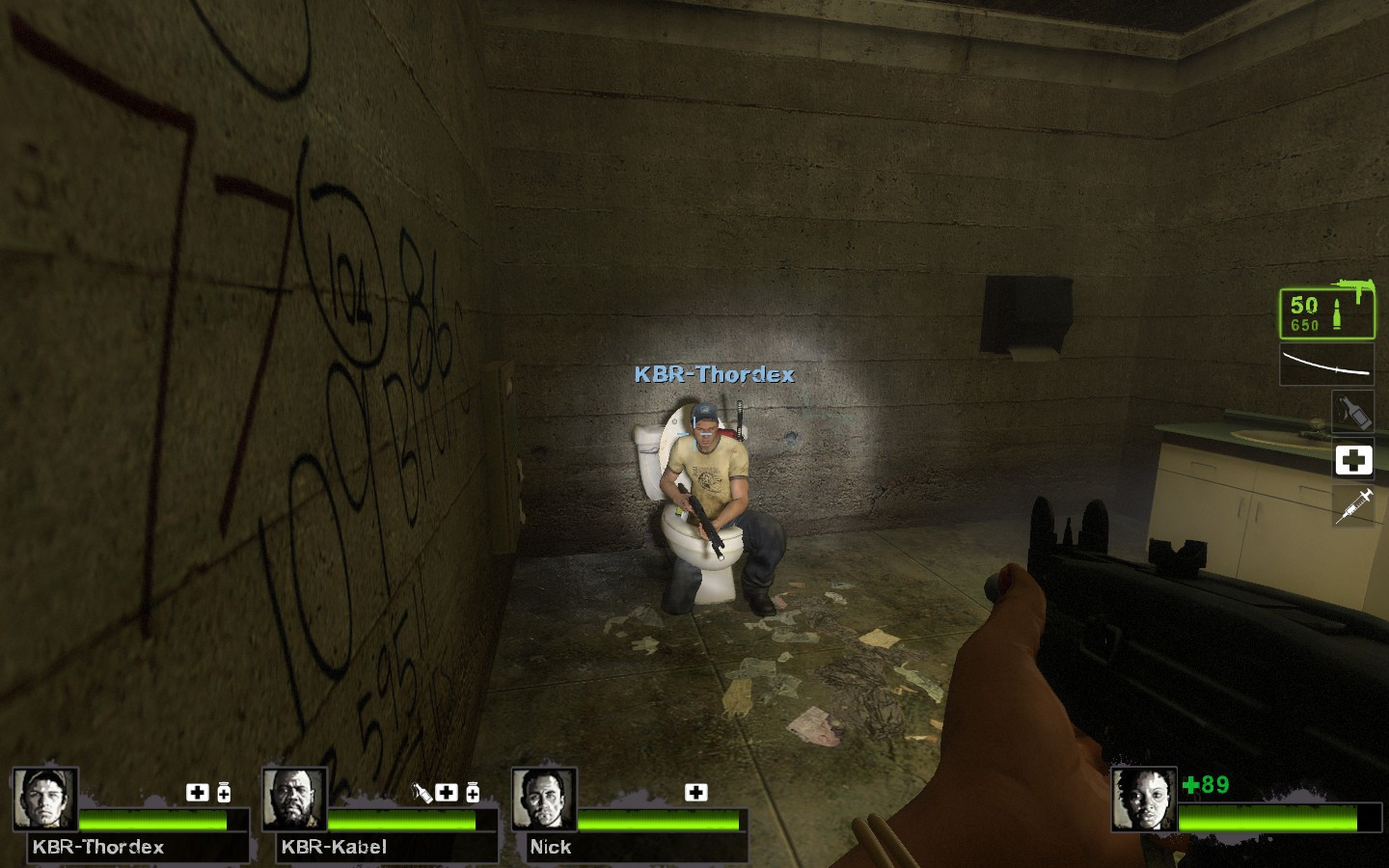Pick the adrenaline syringe slot
This screenshot has width=1389, height=868.
click(1353, 505)
